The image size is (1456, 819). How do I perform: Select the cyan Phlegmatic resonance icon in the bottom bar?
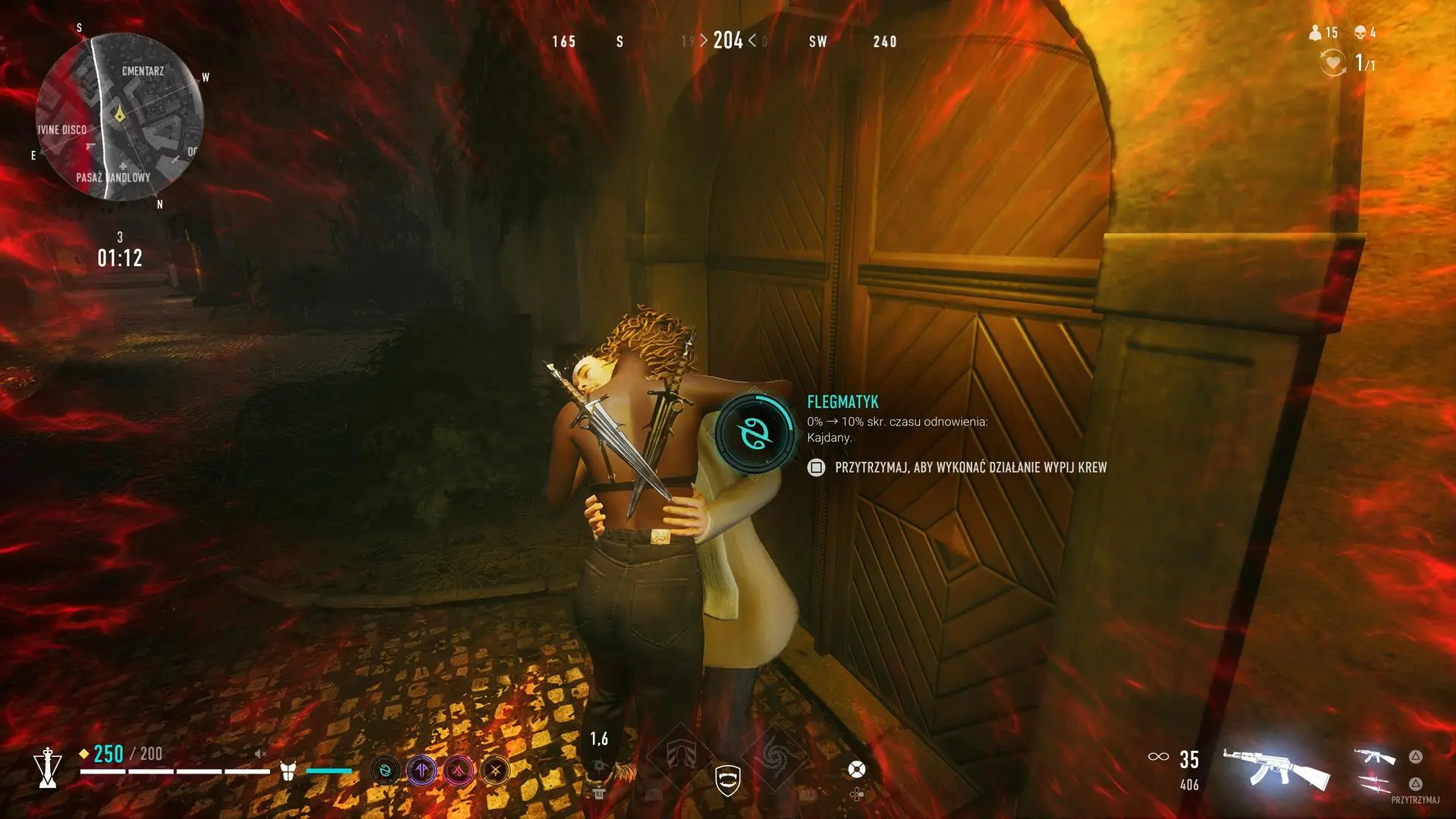coord(385,771)
